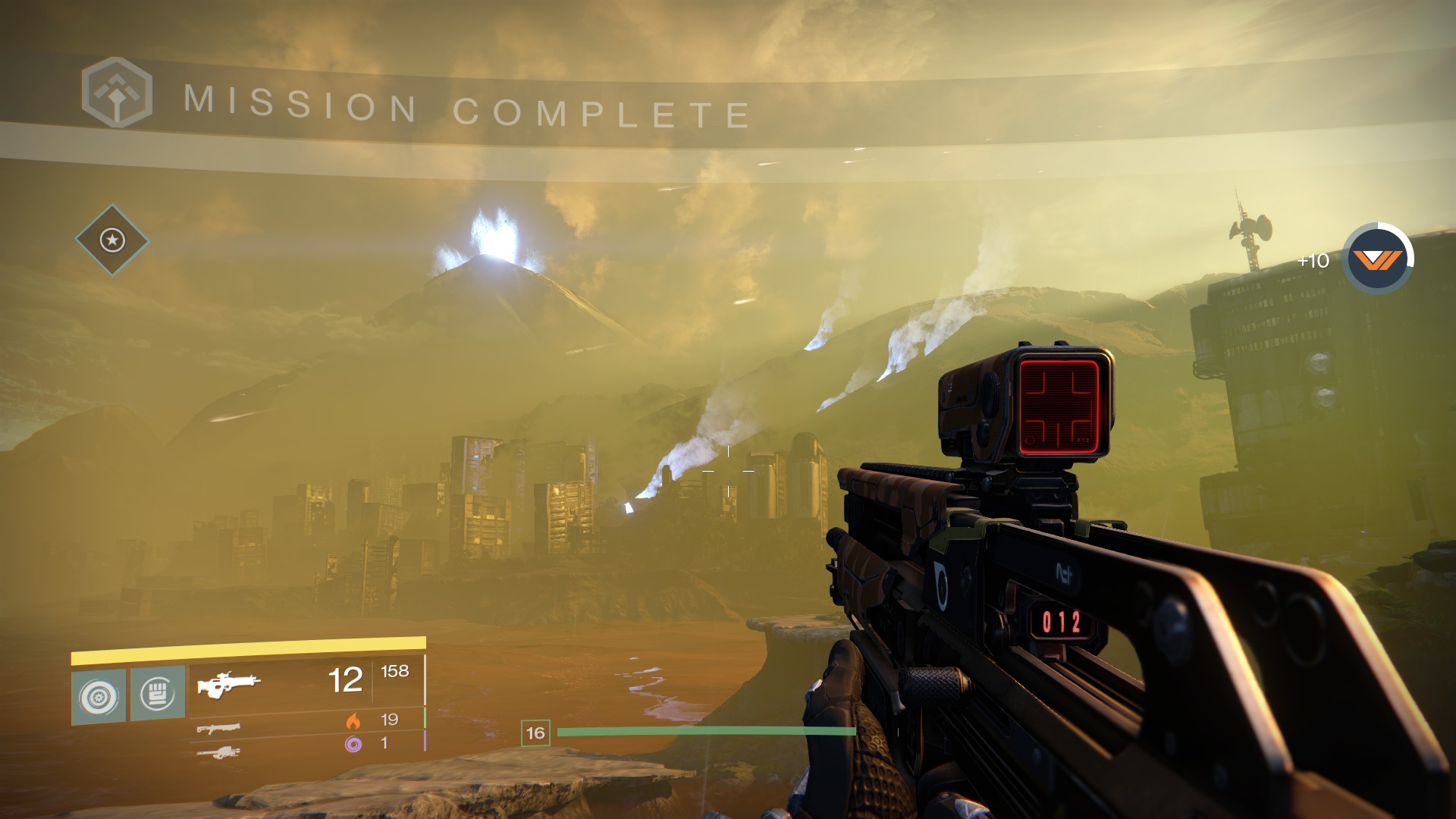Choose the equipped primary rifle icon

click(228, 683)
